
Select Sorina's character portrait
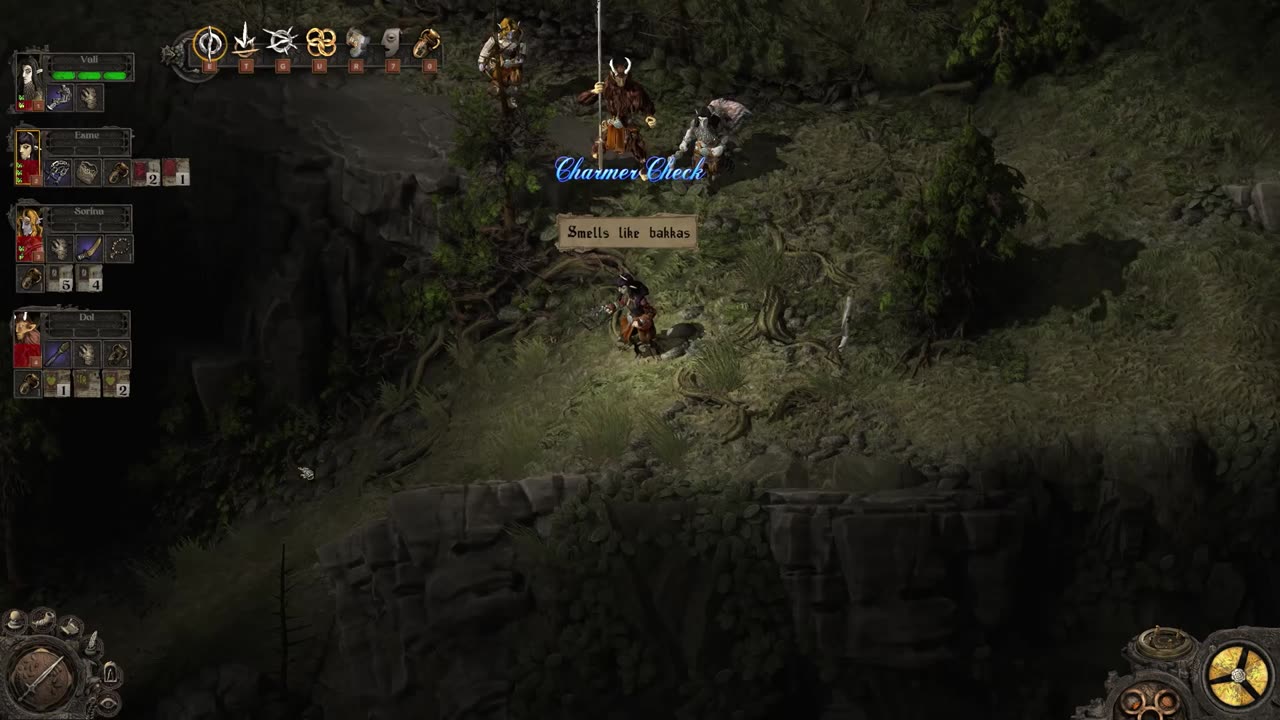pos(28,233)
